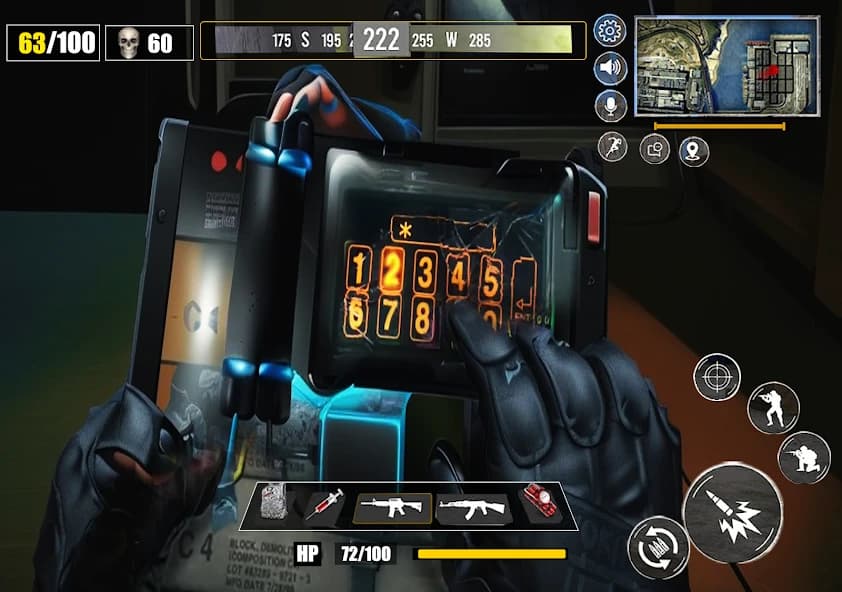
Task: Open the minimap of the harbor
Action: (x=726, y=65)
